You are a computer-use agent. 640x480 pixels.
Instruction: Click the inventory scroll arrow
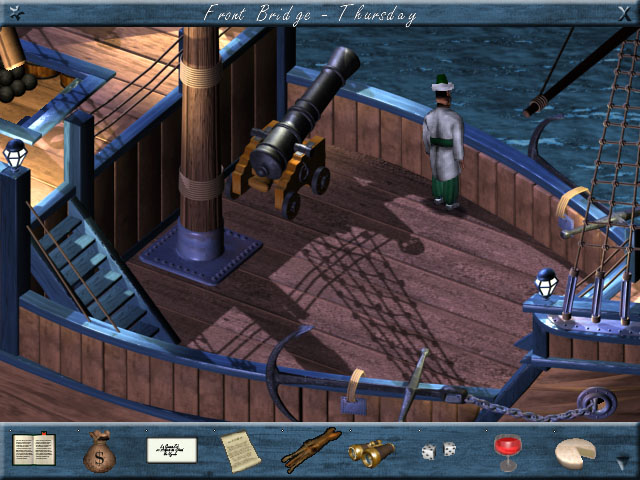point(624,462)
